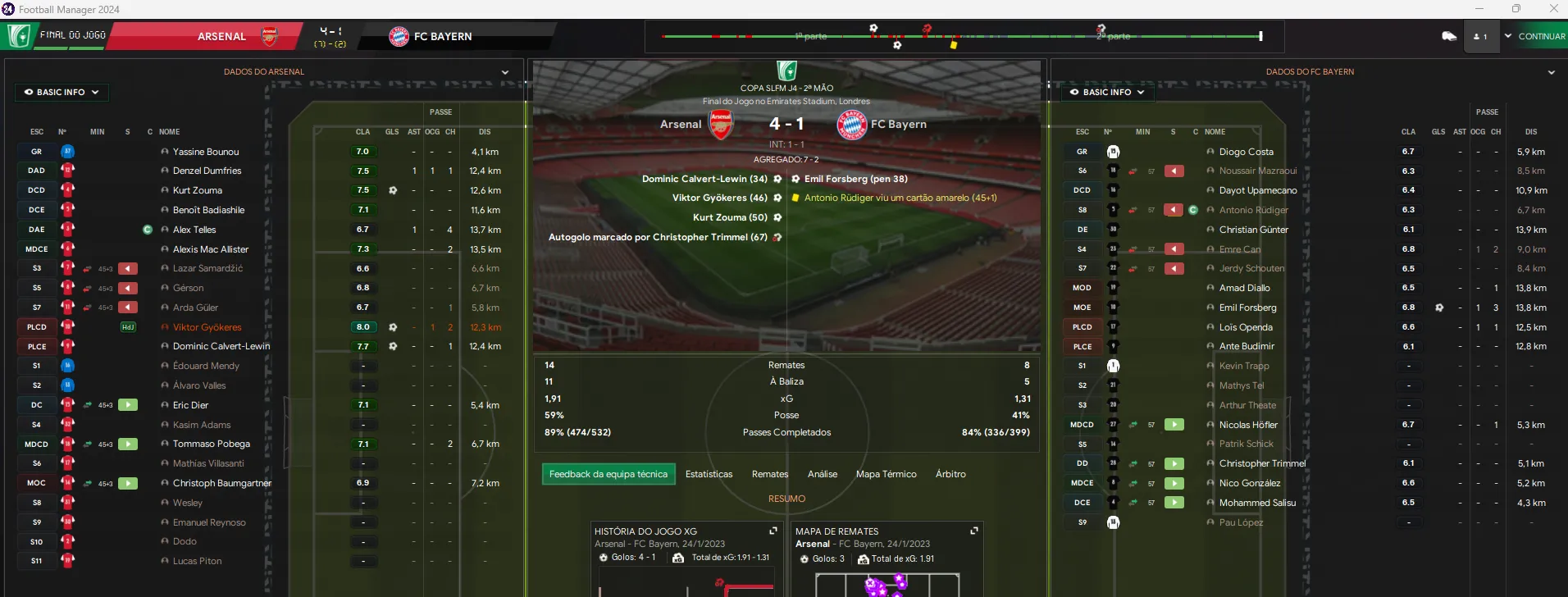1568x597 pixels.
Task: Open the FC Bayern BASIC INFO dropdown
Action: [x=1107, y=92]
